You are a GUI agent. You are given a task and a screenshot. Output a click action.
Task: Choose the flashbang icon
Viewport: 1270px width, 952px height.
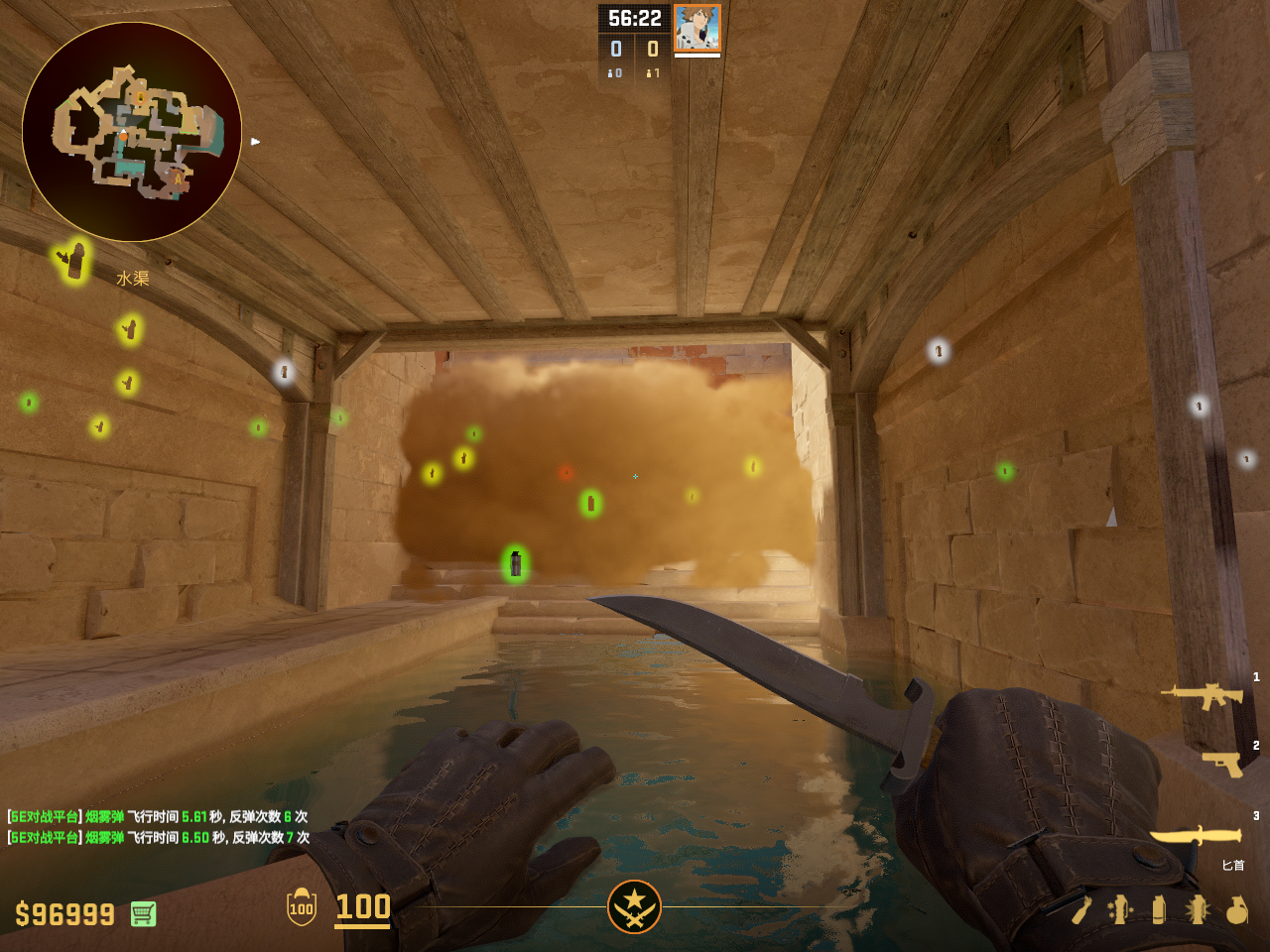click(1198, 909)
